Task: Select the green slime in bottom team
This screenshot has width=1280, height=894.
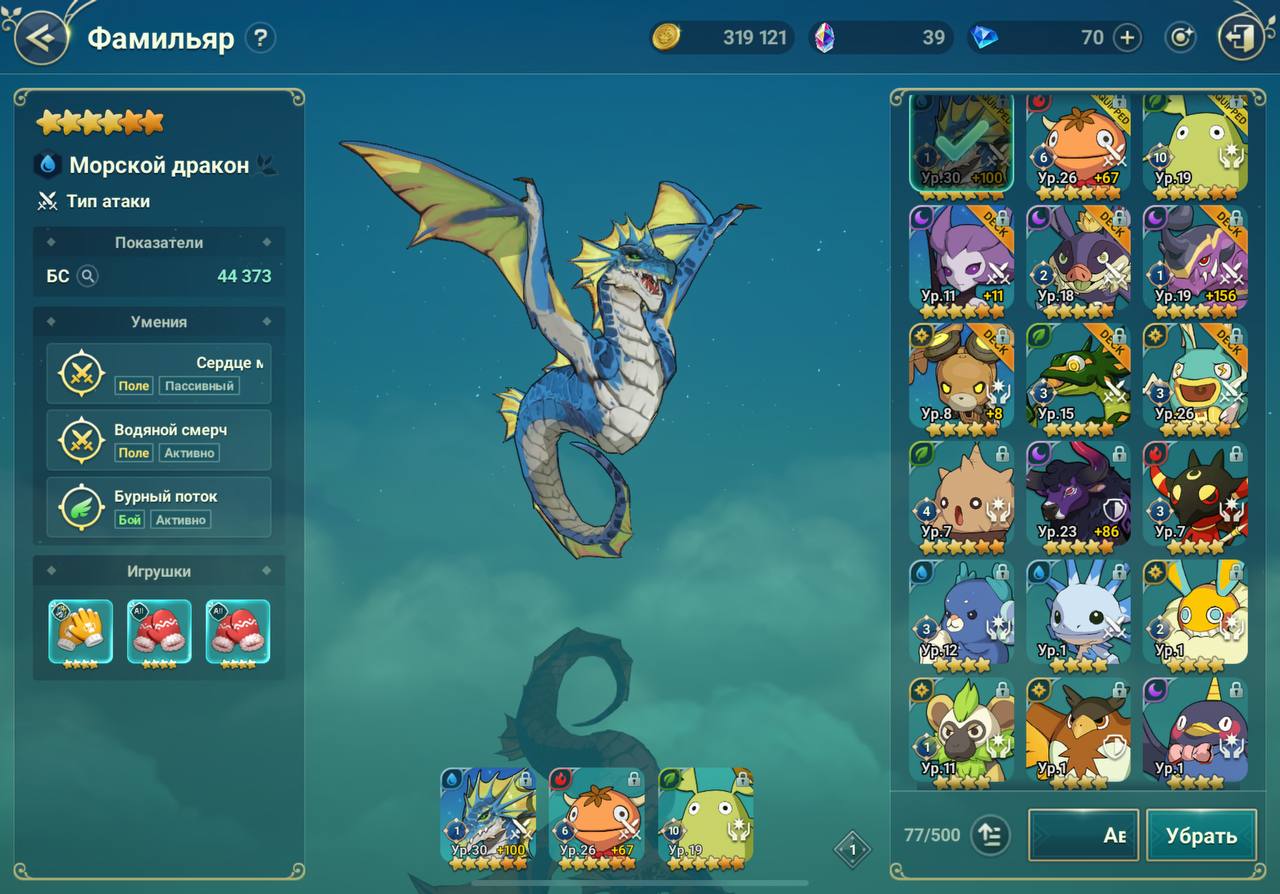Action: click(706, 815)
